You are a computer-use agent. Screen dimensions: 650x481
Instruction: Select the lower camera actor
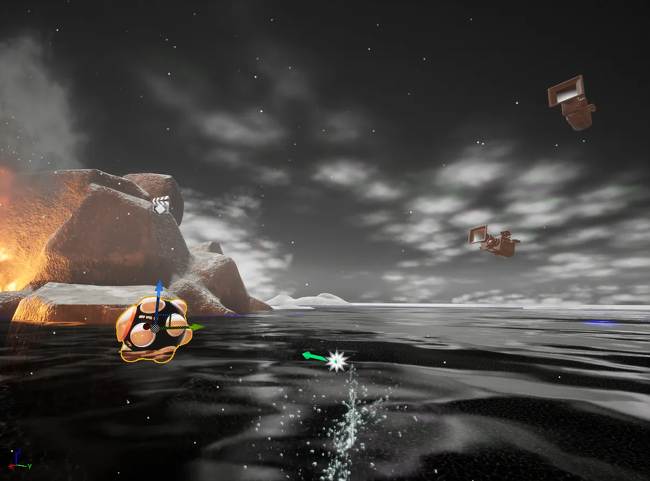pos(493,241)
